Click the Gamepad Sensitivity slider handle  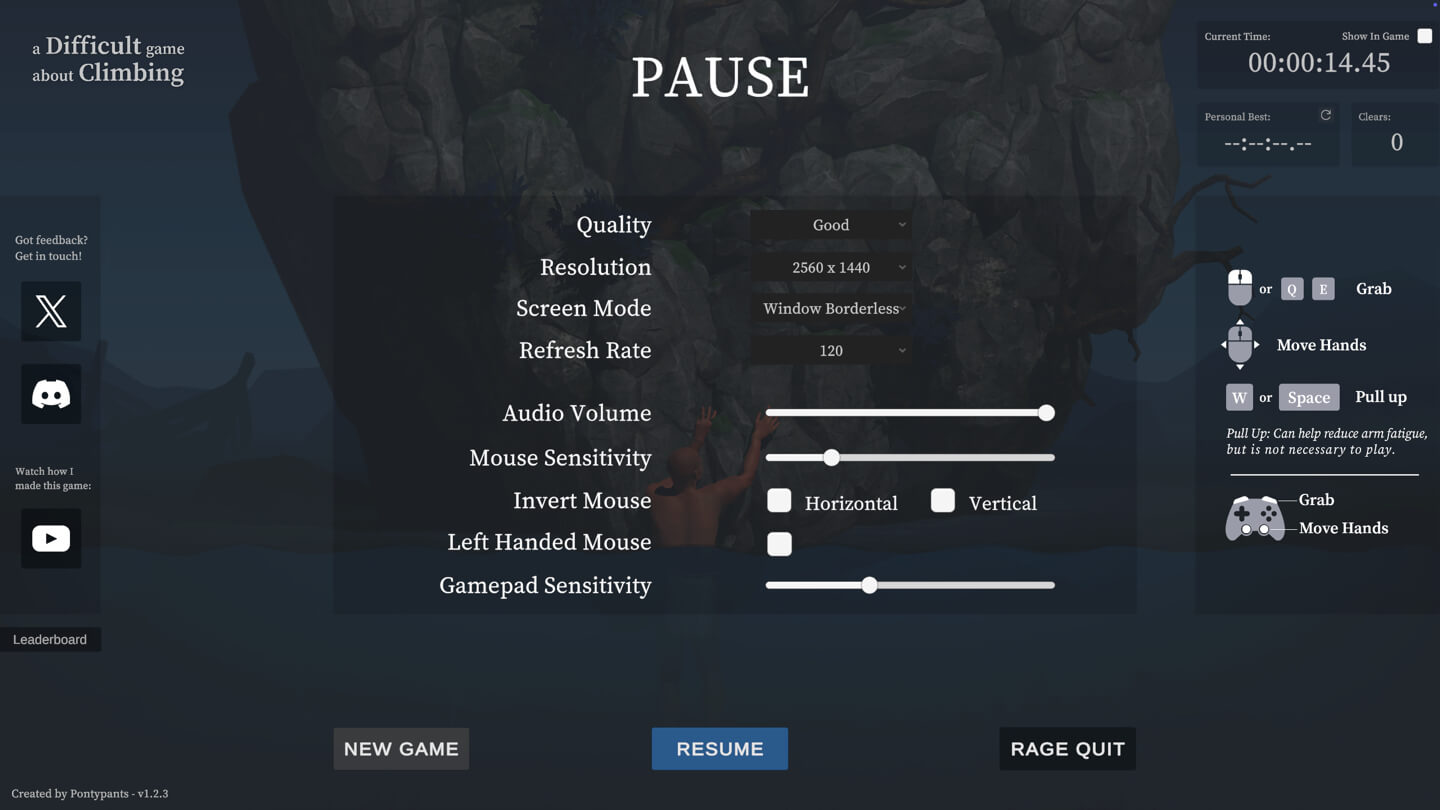(869, 585)
